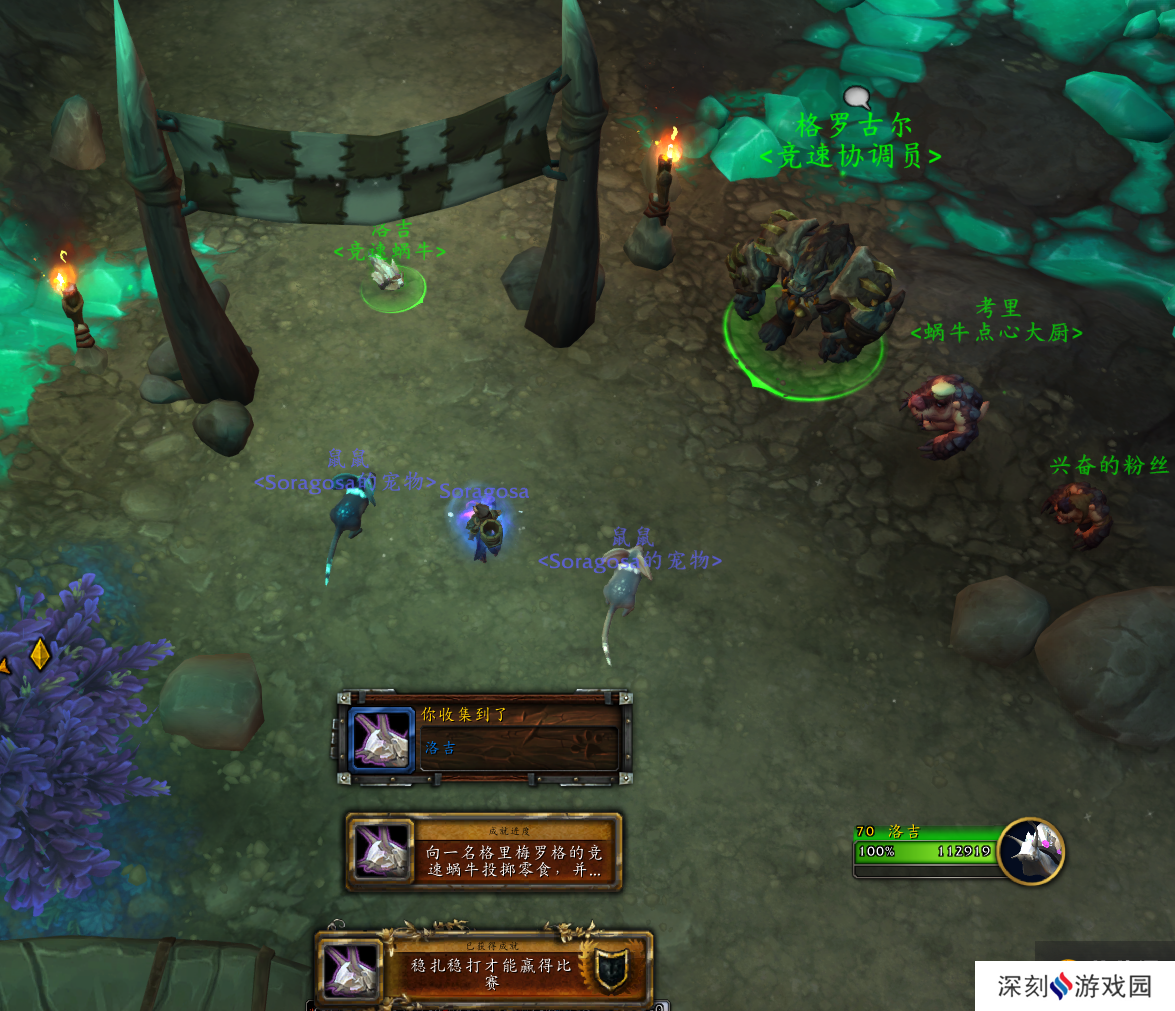The height and width of the screenshot is (1011, 1175).
Task: Click the 深刻游戏园 watermark logo
Action: click(x=1074, y=986)
